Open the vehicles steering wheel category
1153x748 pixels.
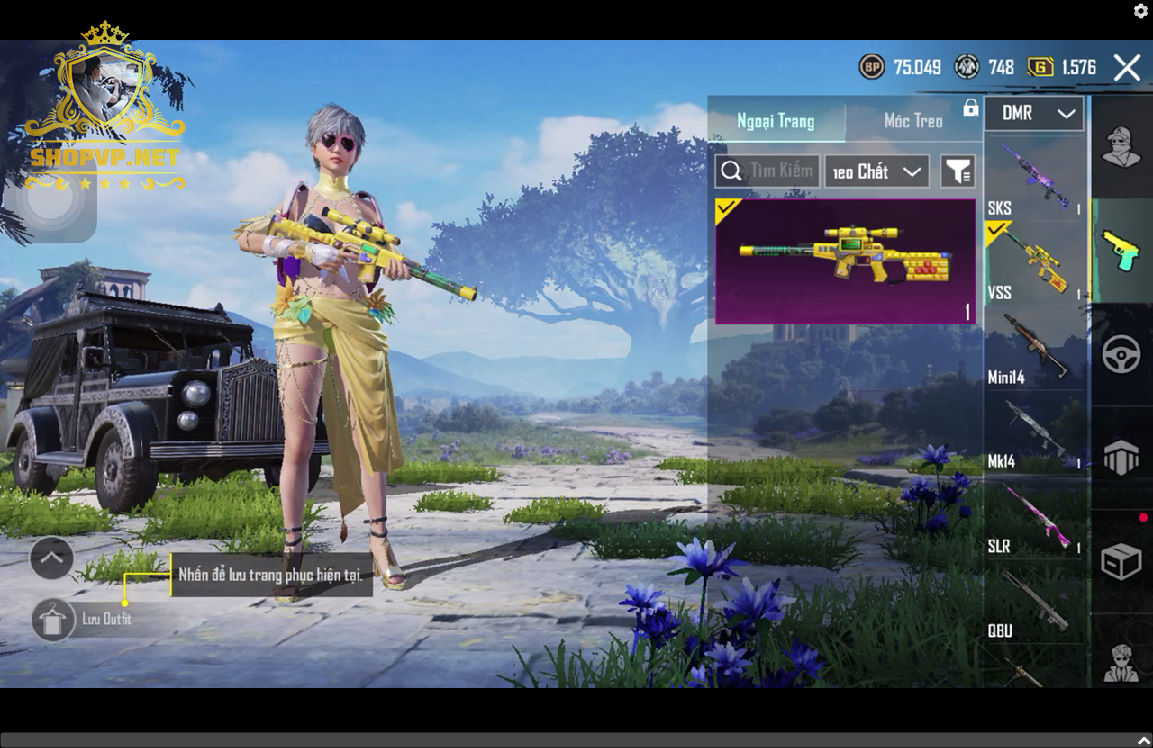[1121, 354]
